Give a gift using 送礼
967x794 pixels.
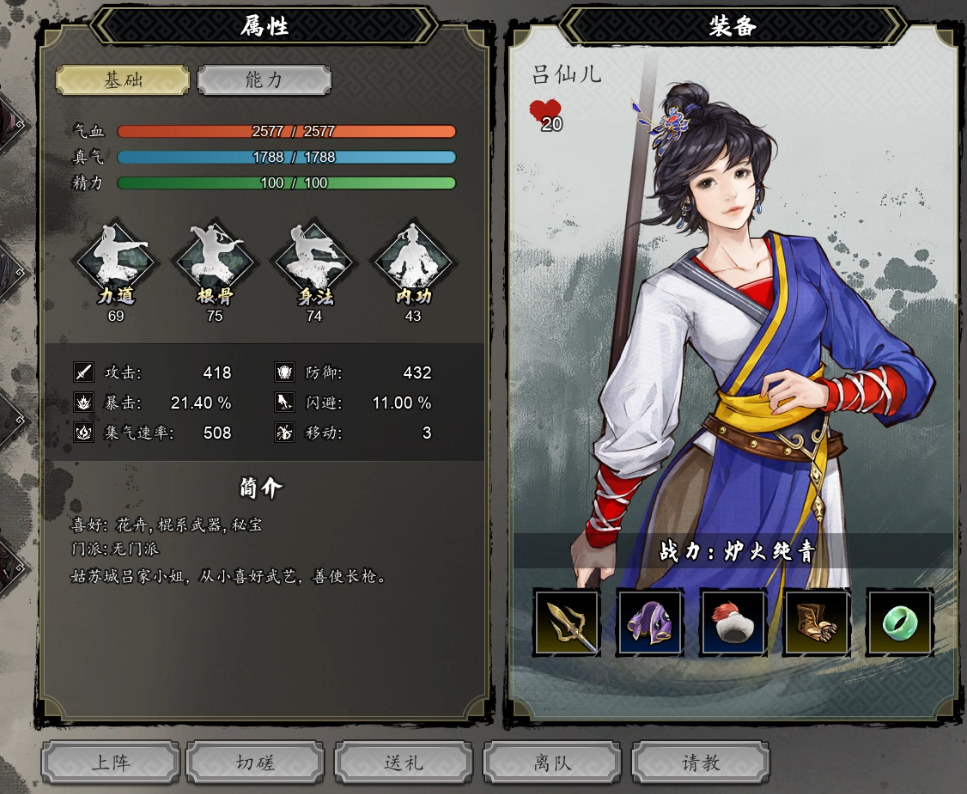404,763
